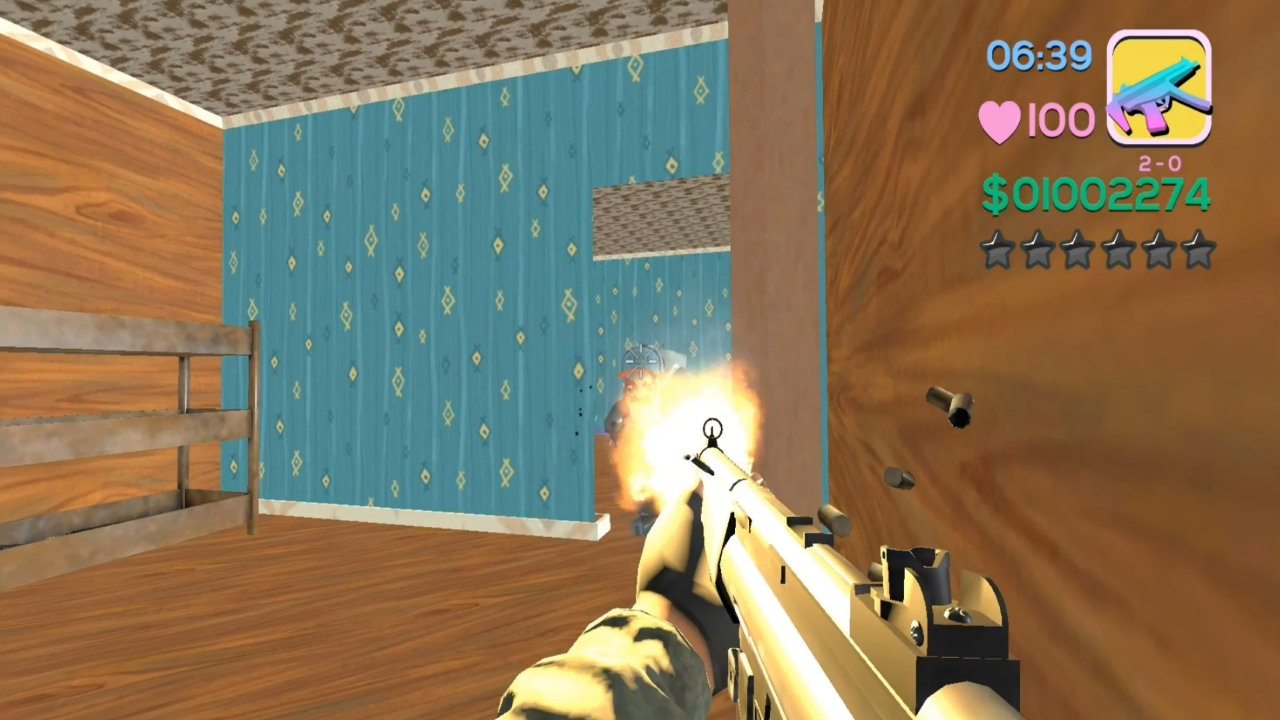The height and width of the screenshot is (720, 1280).
Task: Click the third wanted-level star
Action: click(x=1078, y=251)
